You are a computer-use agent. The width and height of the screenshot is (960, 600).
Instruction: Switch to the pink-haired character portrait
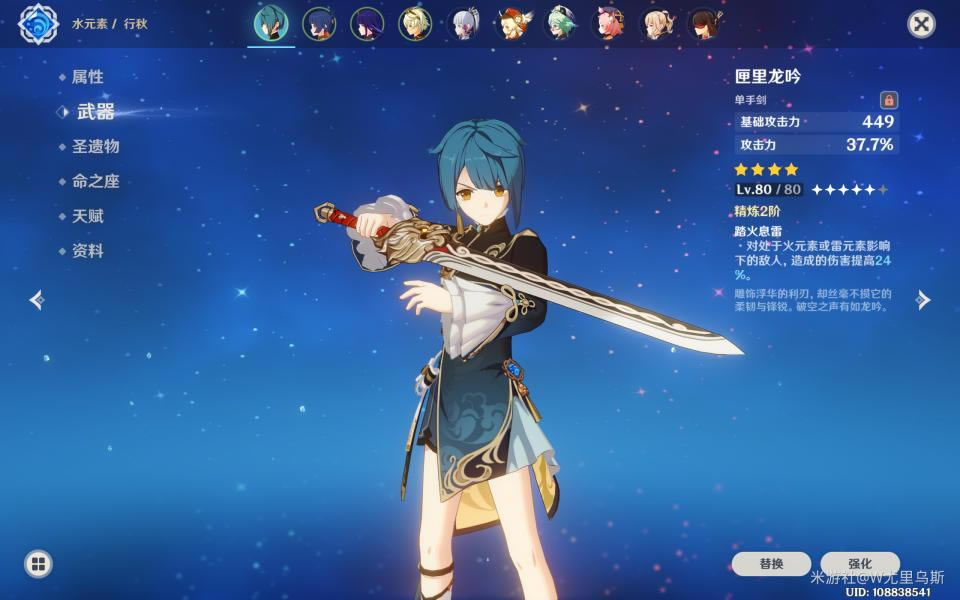609,24
